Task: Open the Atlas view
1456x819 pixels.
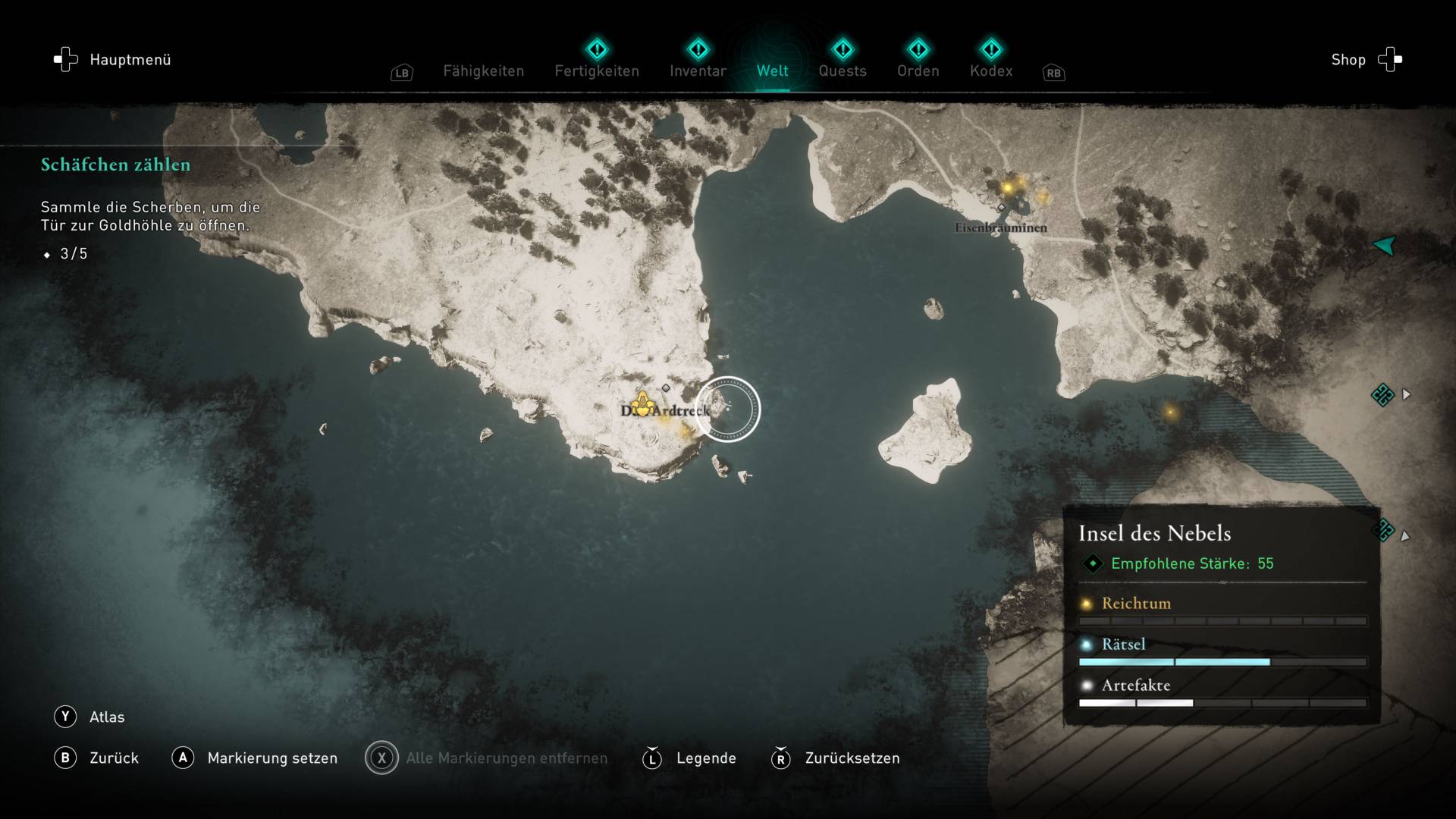Action: 89,717
